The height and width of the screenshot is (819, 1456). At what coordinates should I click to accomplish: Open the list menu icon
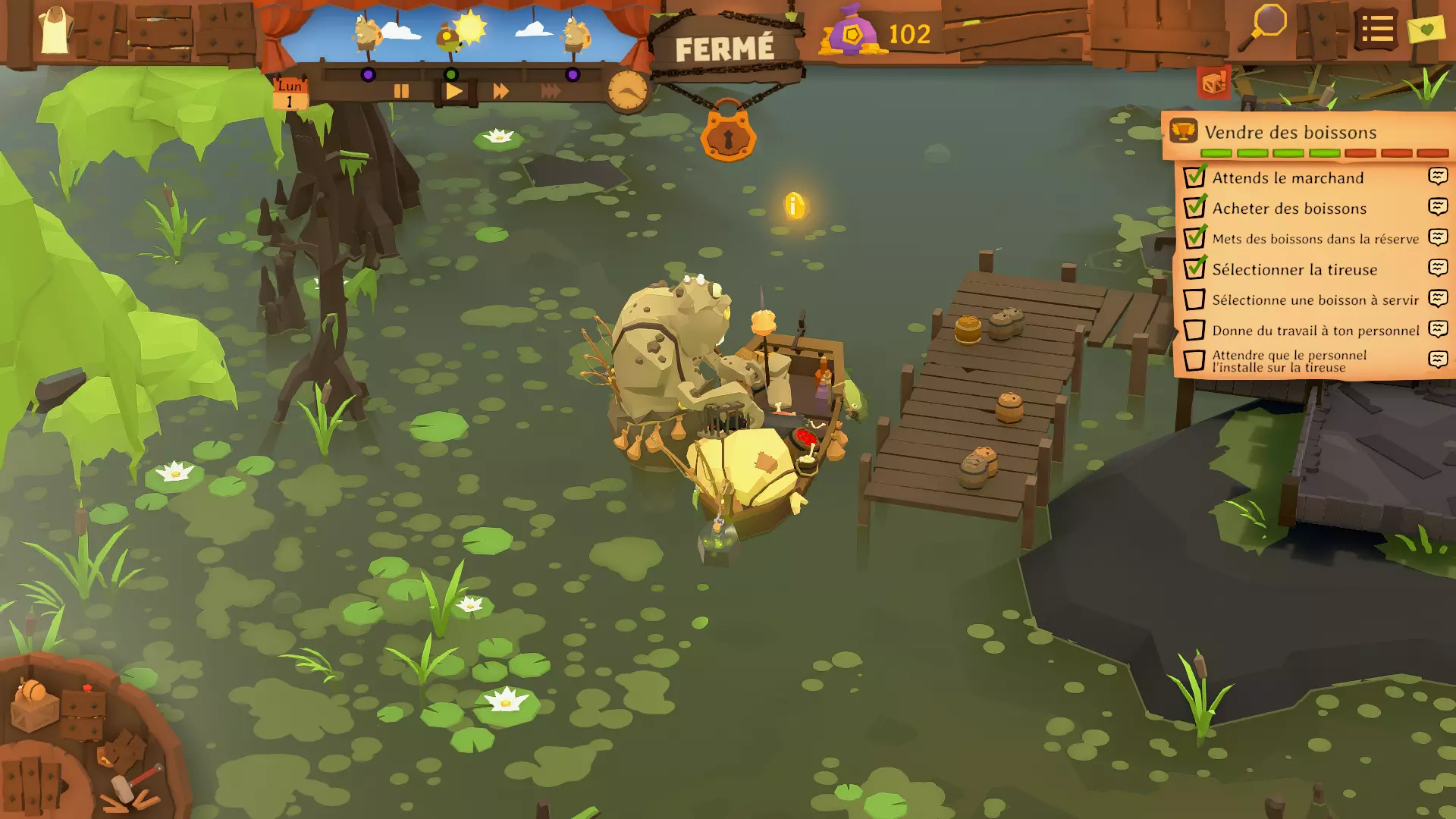coord(1376,30)
